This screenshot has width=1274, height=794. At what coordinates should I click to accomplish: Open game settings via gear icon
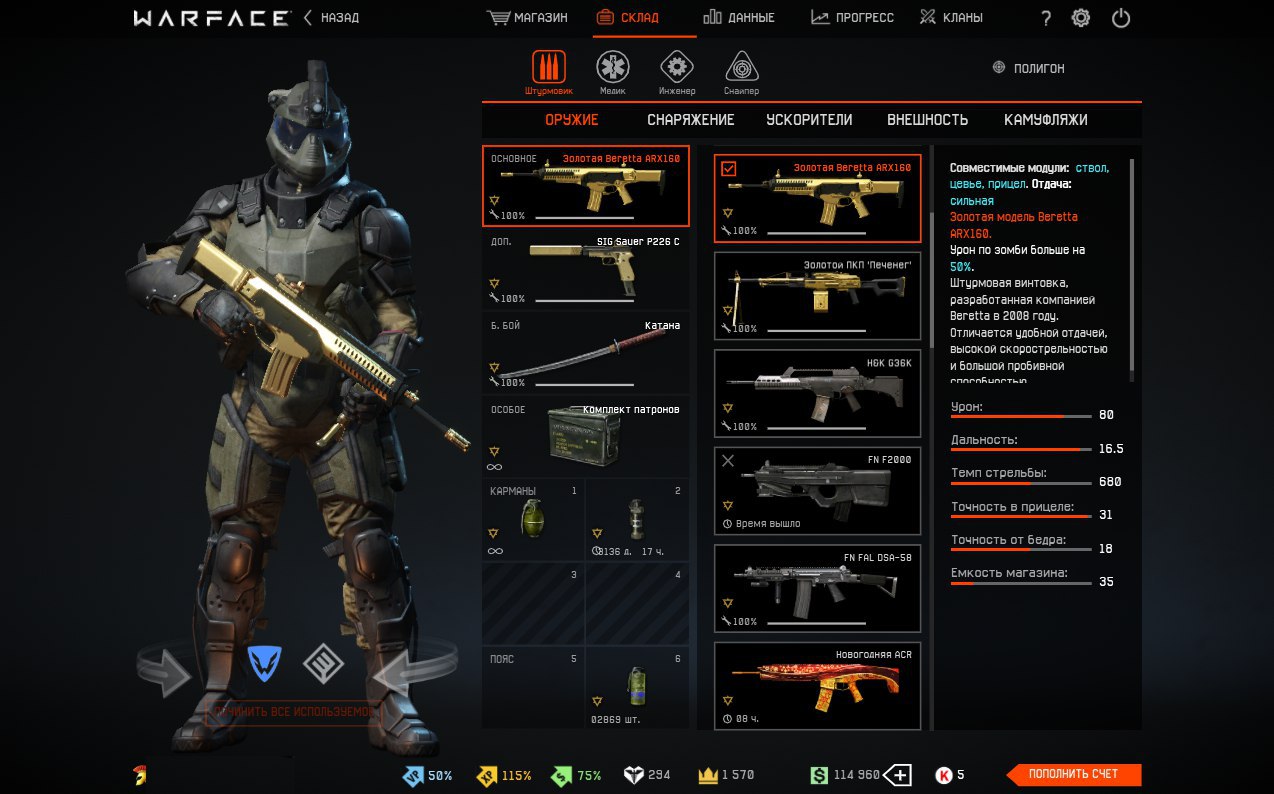click(x=1081, y=18)
